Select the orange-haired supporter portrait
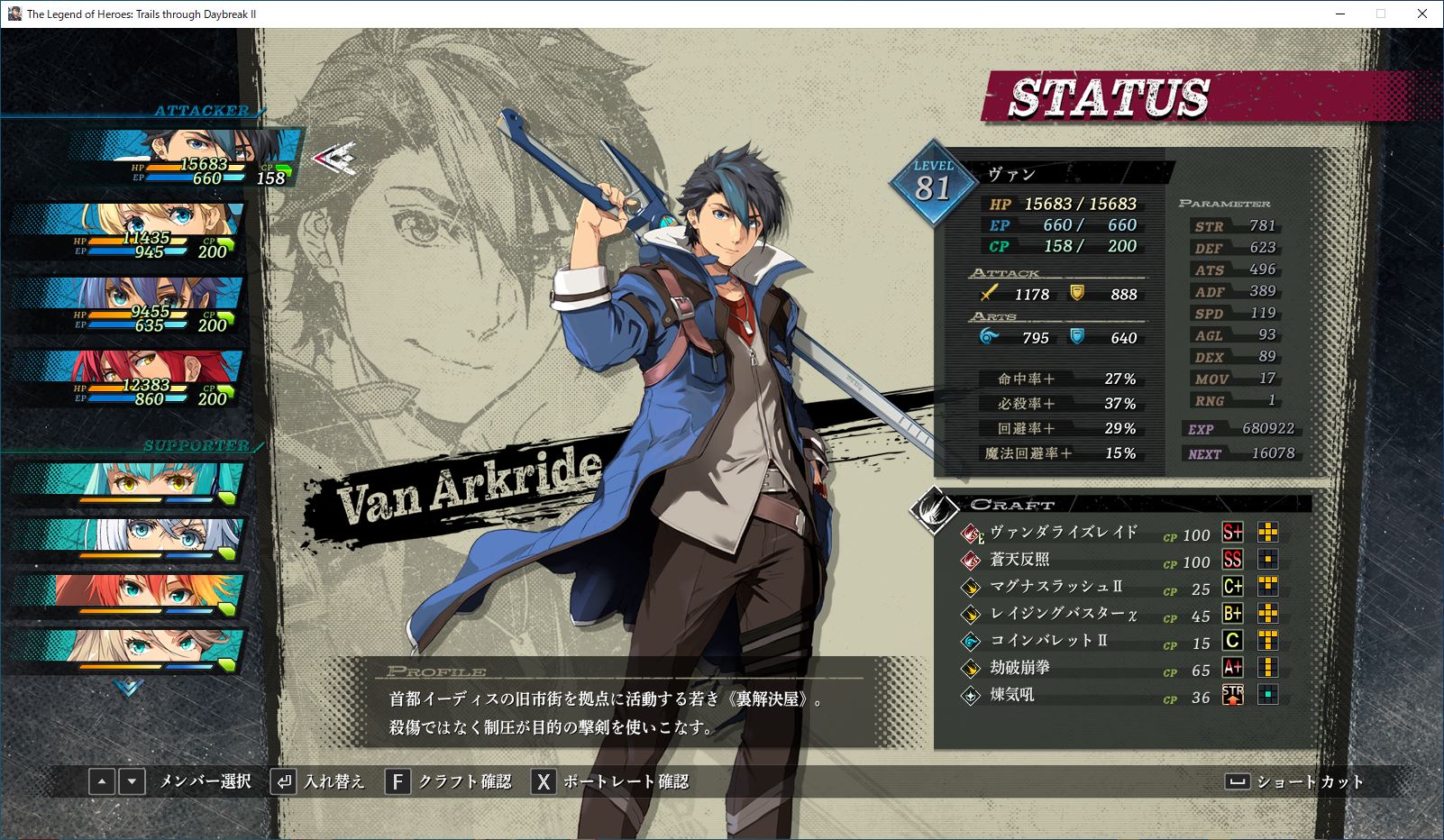Image resolution: width=1444 pixels, height=840 pixels. 128,592
